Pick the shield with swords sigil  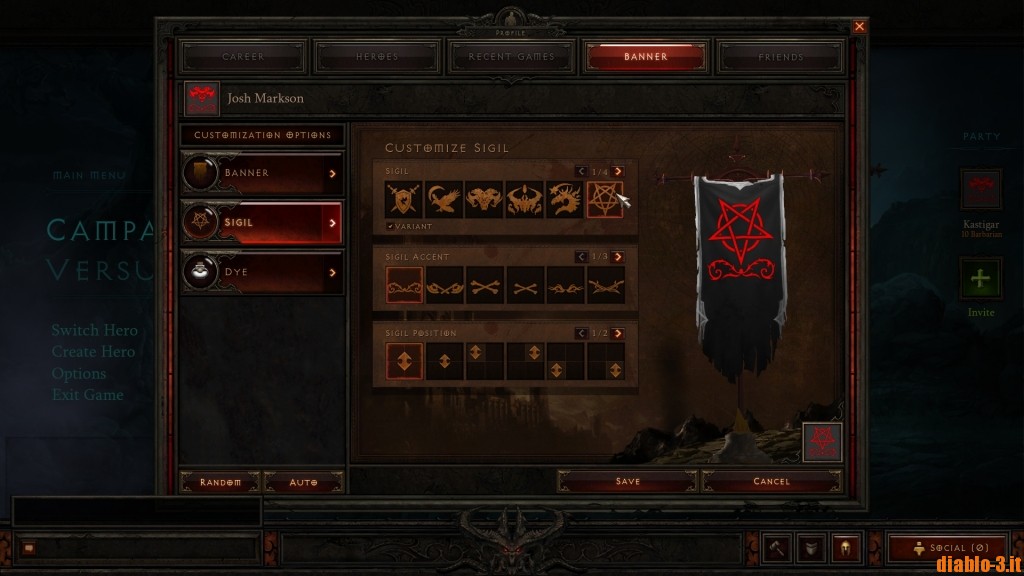point(404,200)
